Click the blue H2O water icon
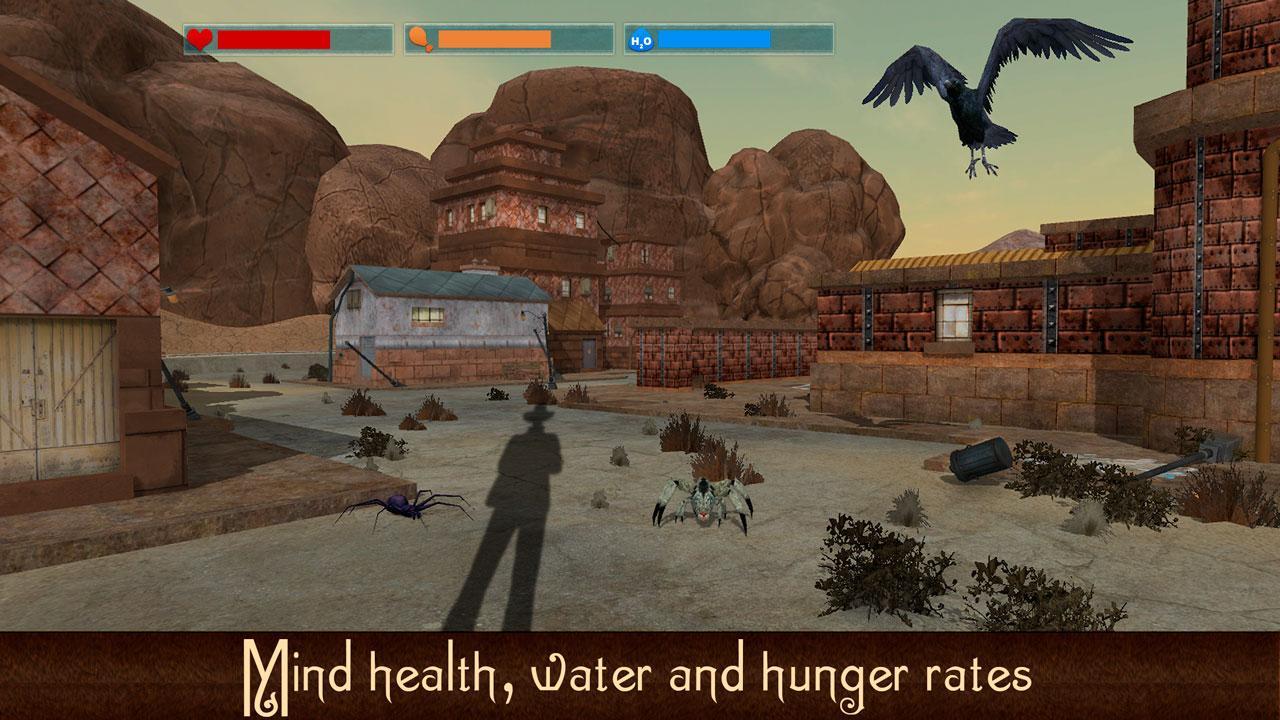 (641, 39)
